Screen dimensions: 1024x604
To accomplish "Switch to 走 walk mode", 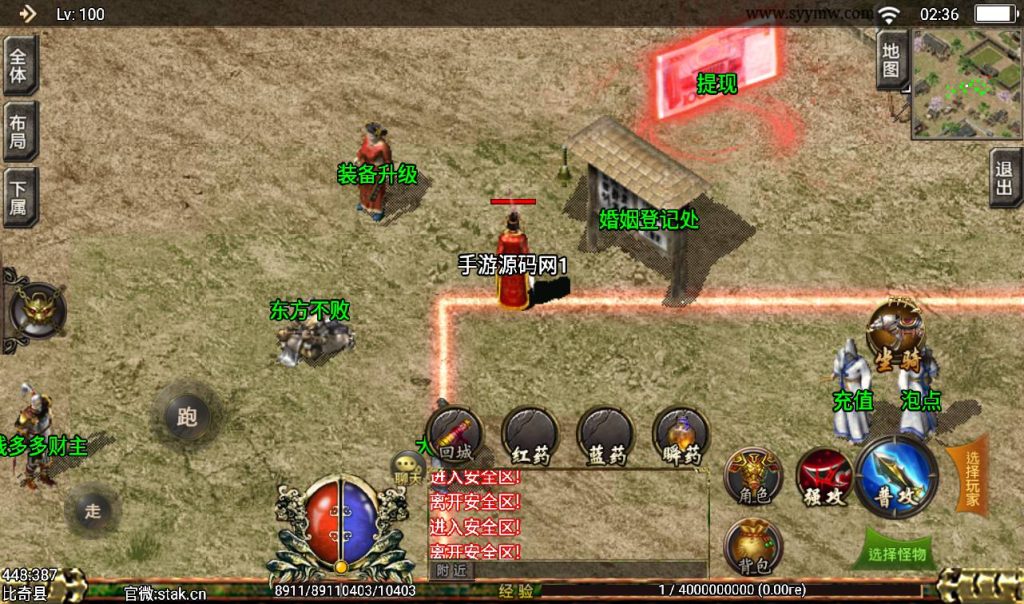I will click(x=93, y=511).
